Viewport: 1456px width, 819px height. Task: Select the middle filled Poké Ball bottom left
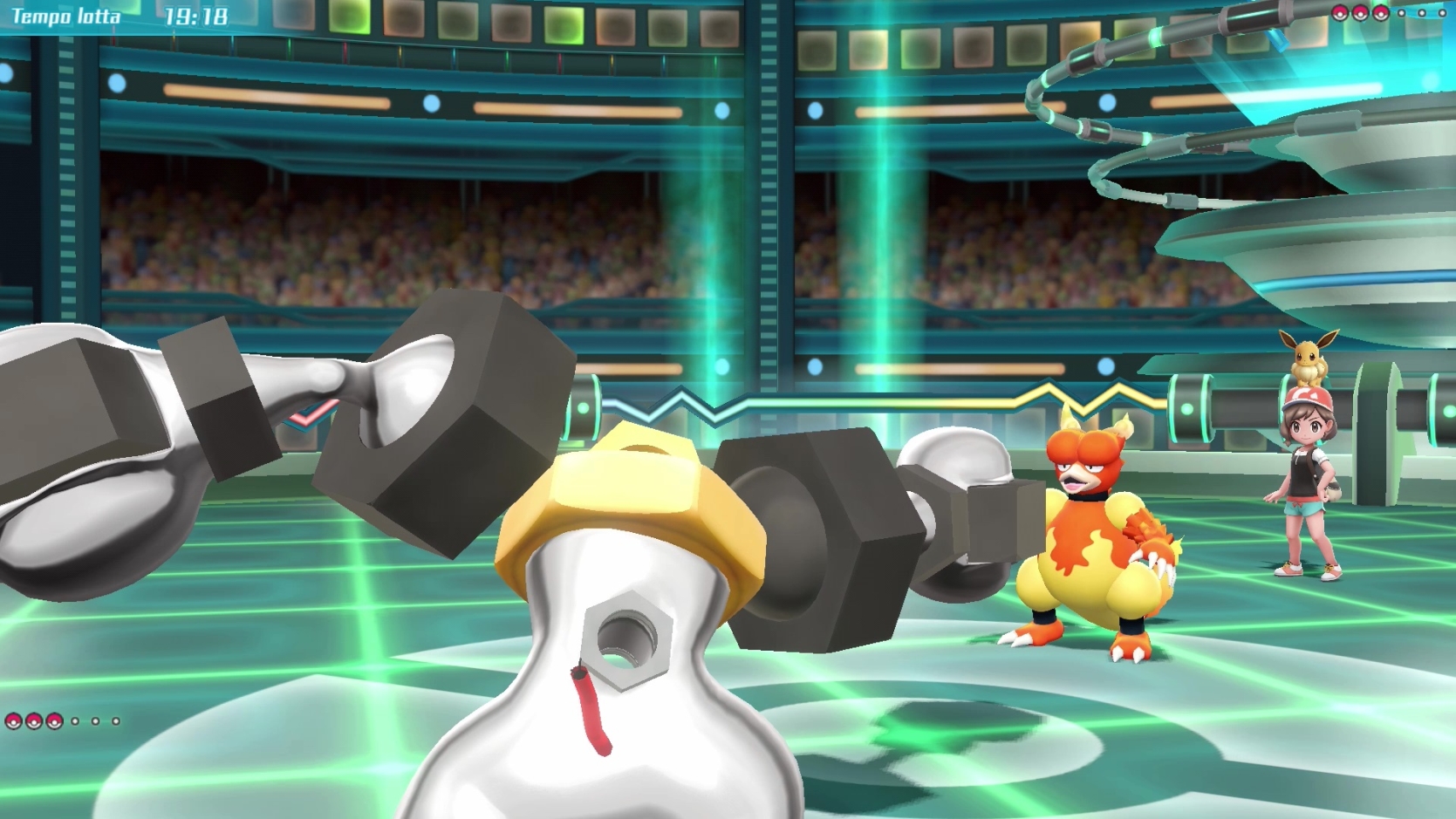(x=34, y=721)
